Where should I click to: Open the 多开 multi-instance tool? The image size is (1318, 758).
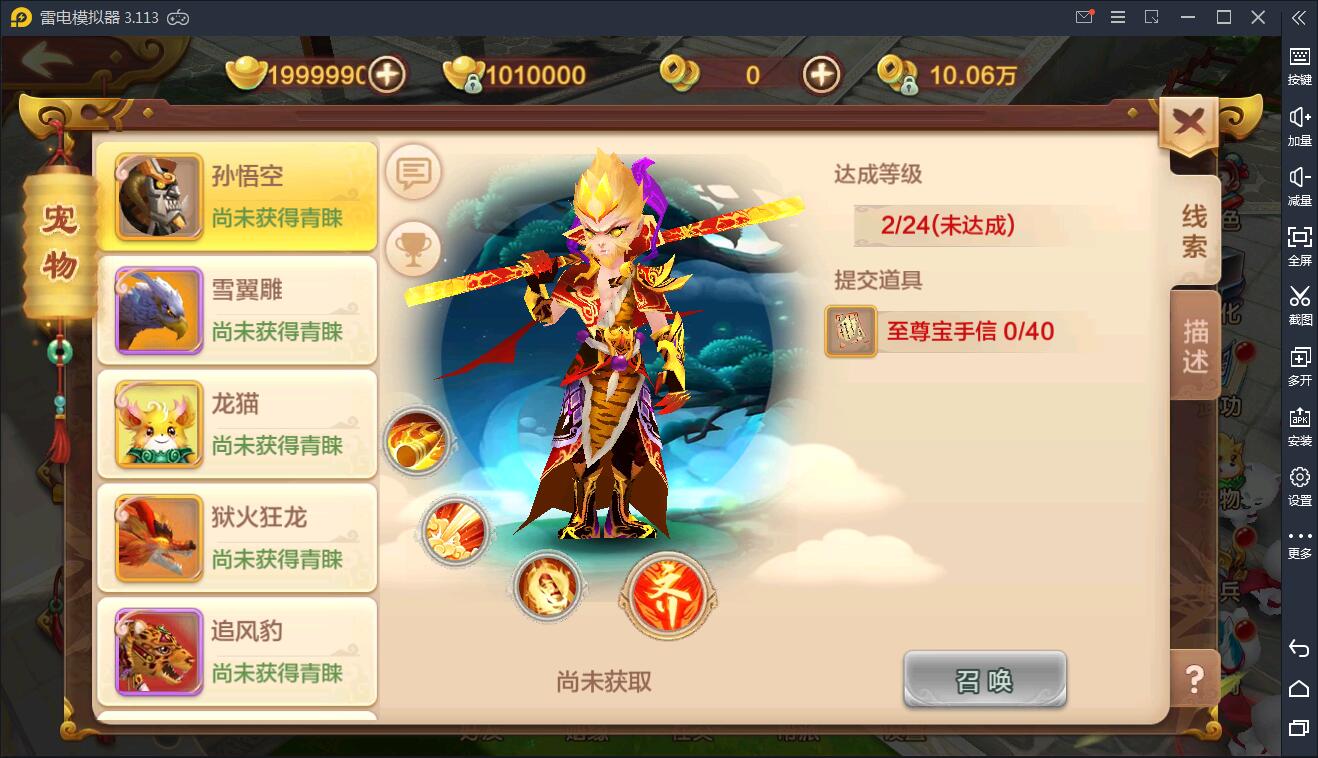point(1299,366)
